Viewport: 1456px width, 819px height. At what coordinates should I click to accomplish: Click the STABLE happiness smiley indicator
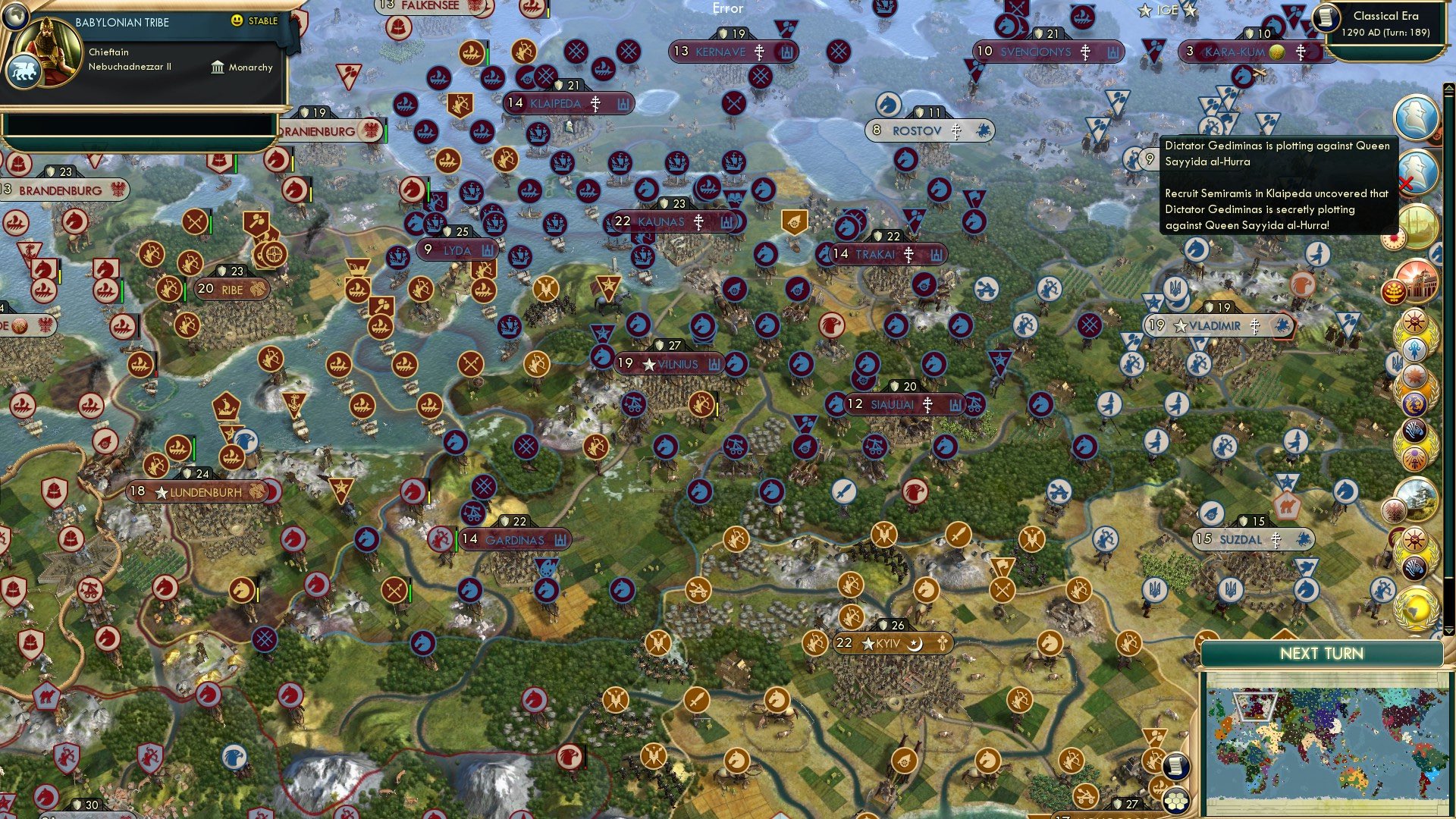(x=237, y=21)
